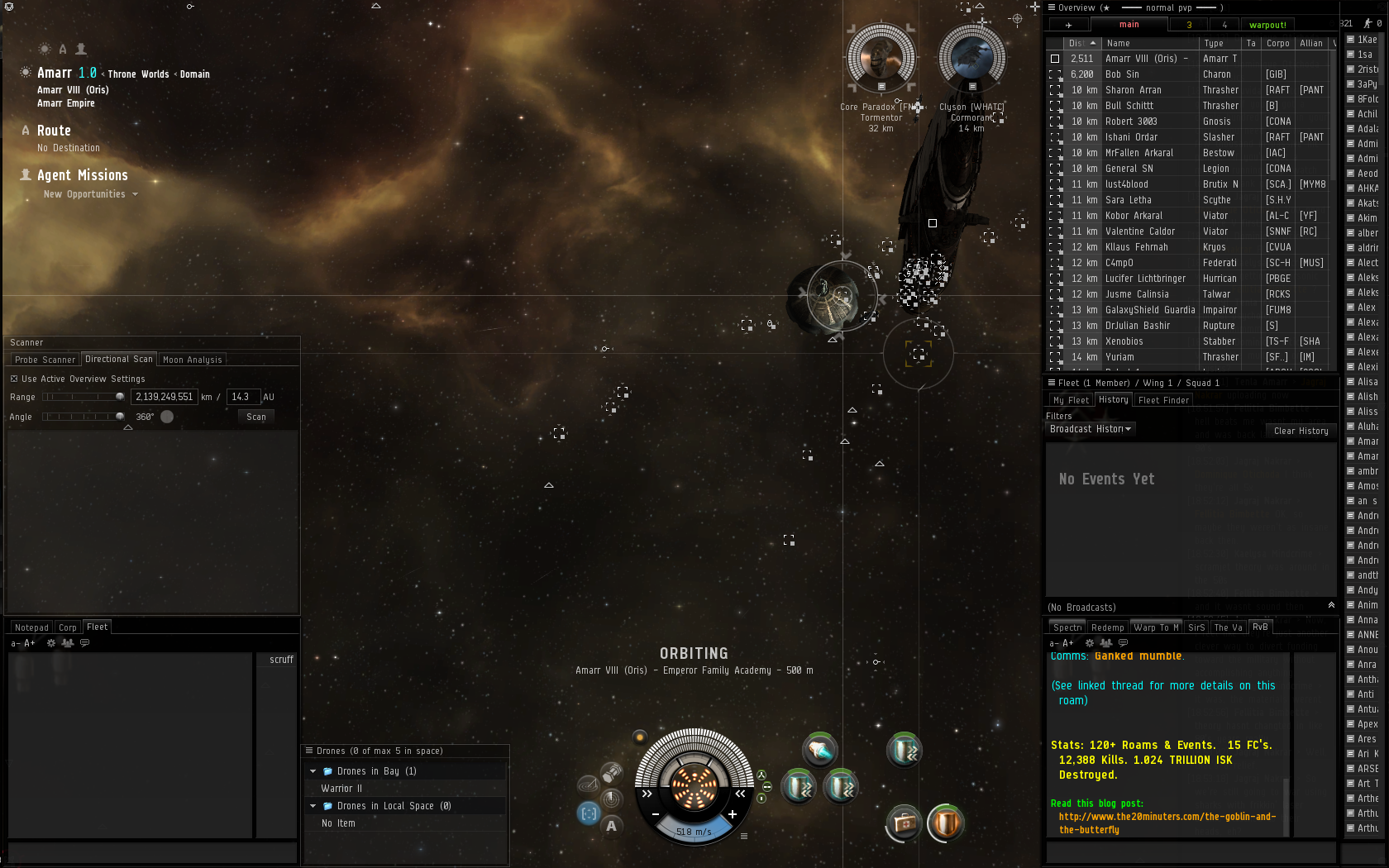Select the Core Paradox Tormentor target
This screenshot has width=1389, height=868.
coord(881,58)
